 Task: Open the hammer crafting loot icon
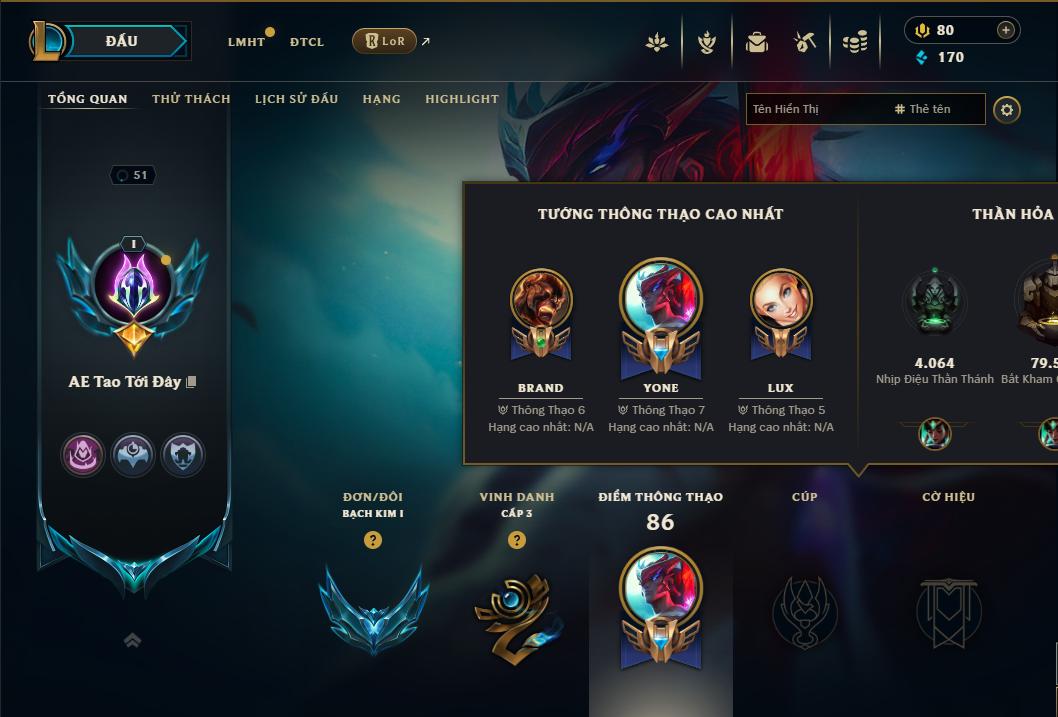click(805, 42)
